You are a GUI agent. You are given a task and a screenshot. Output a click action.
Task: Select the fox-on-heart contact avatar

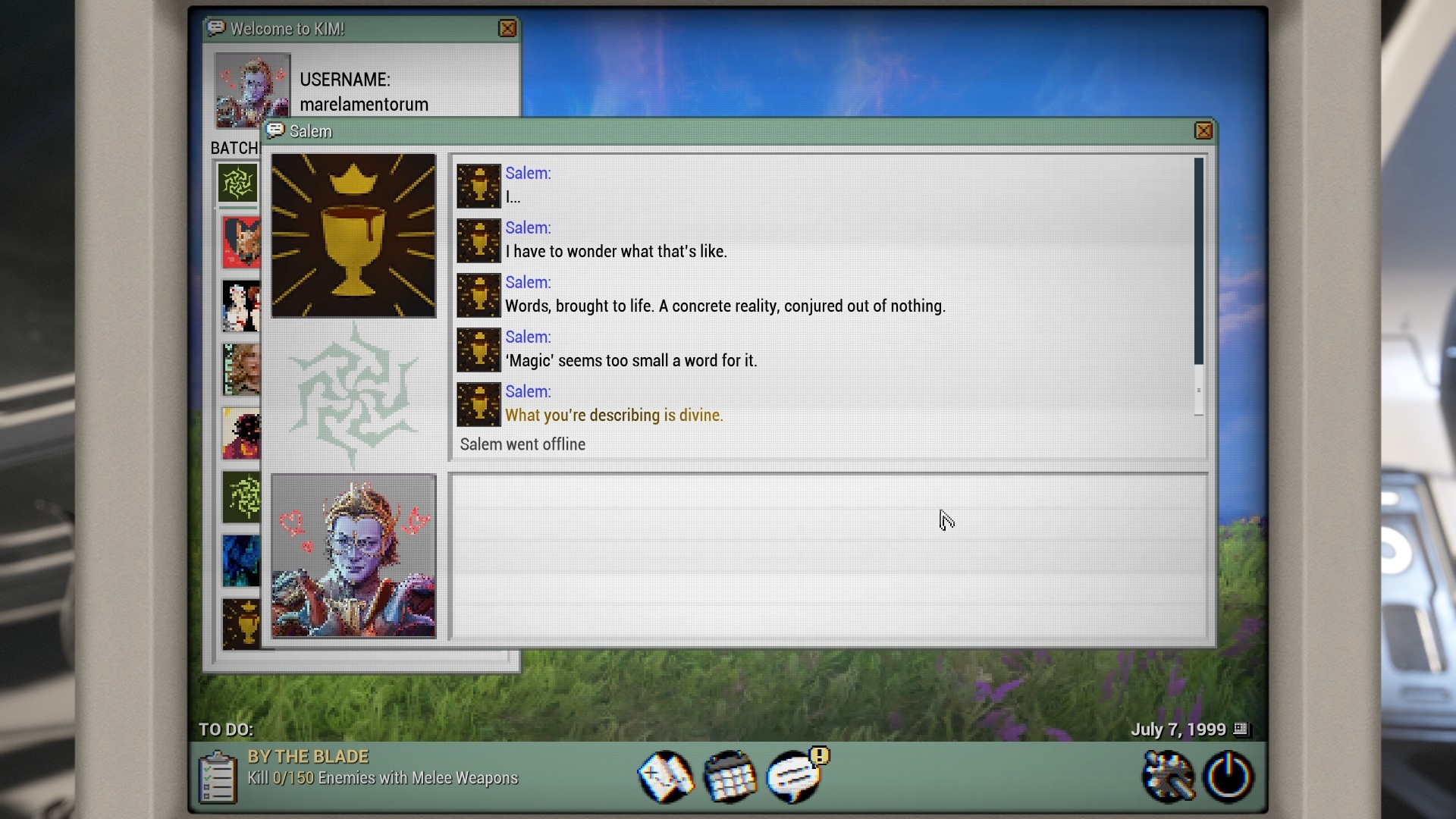[x=241, y=243]
